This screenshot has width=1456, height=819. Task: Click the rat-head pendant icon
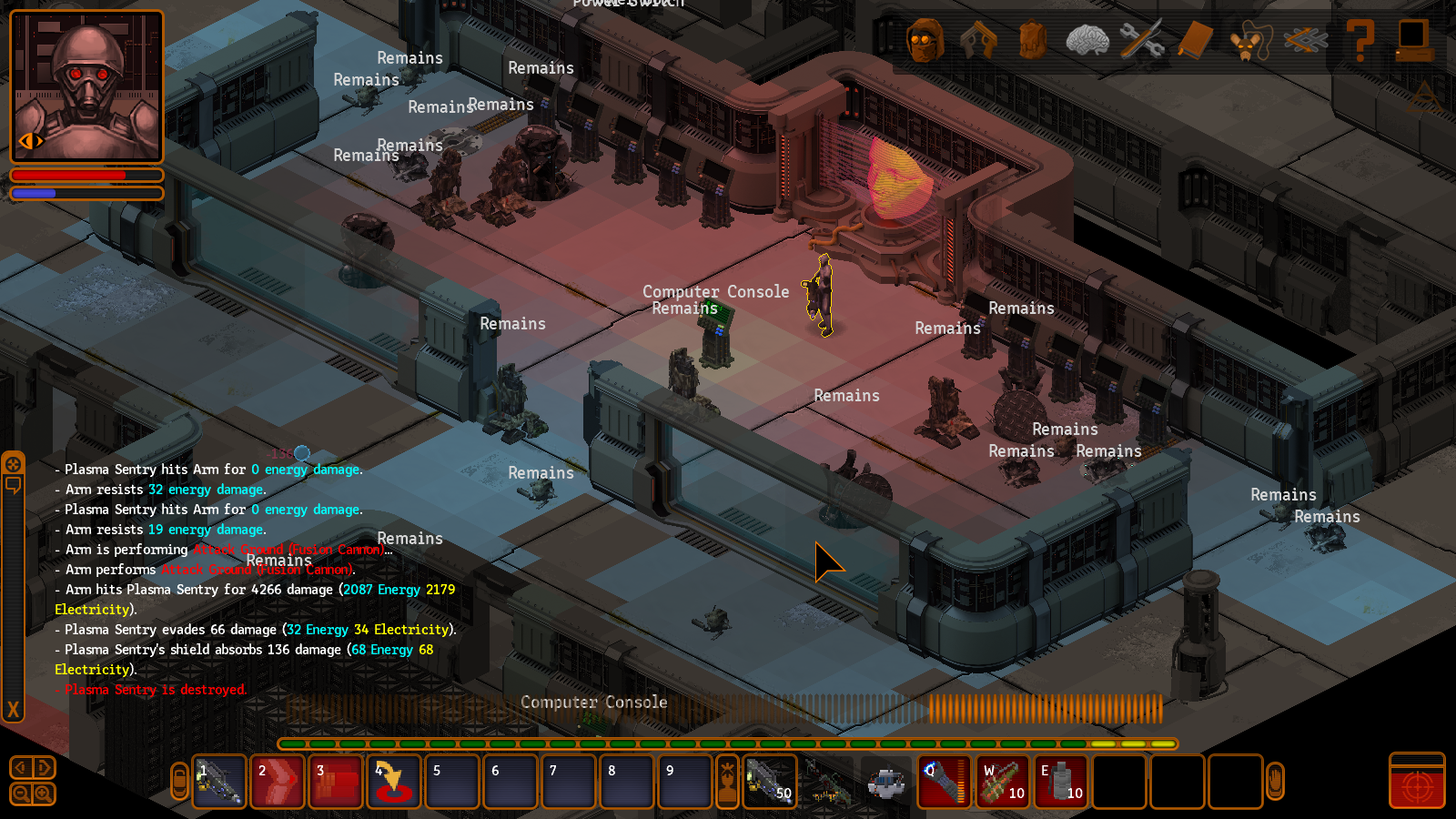pos(1250,42)
